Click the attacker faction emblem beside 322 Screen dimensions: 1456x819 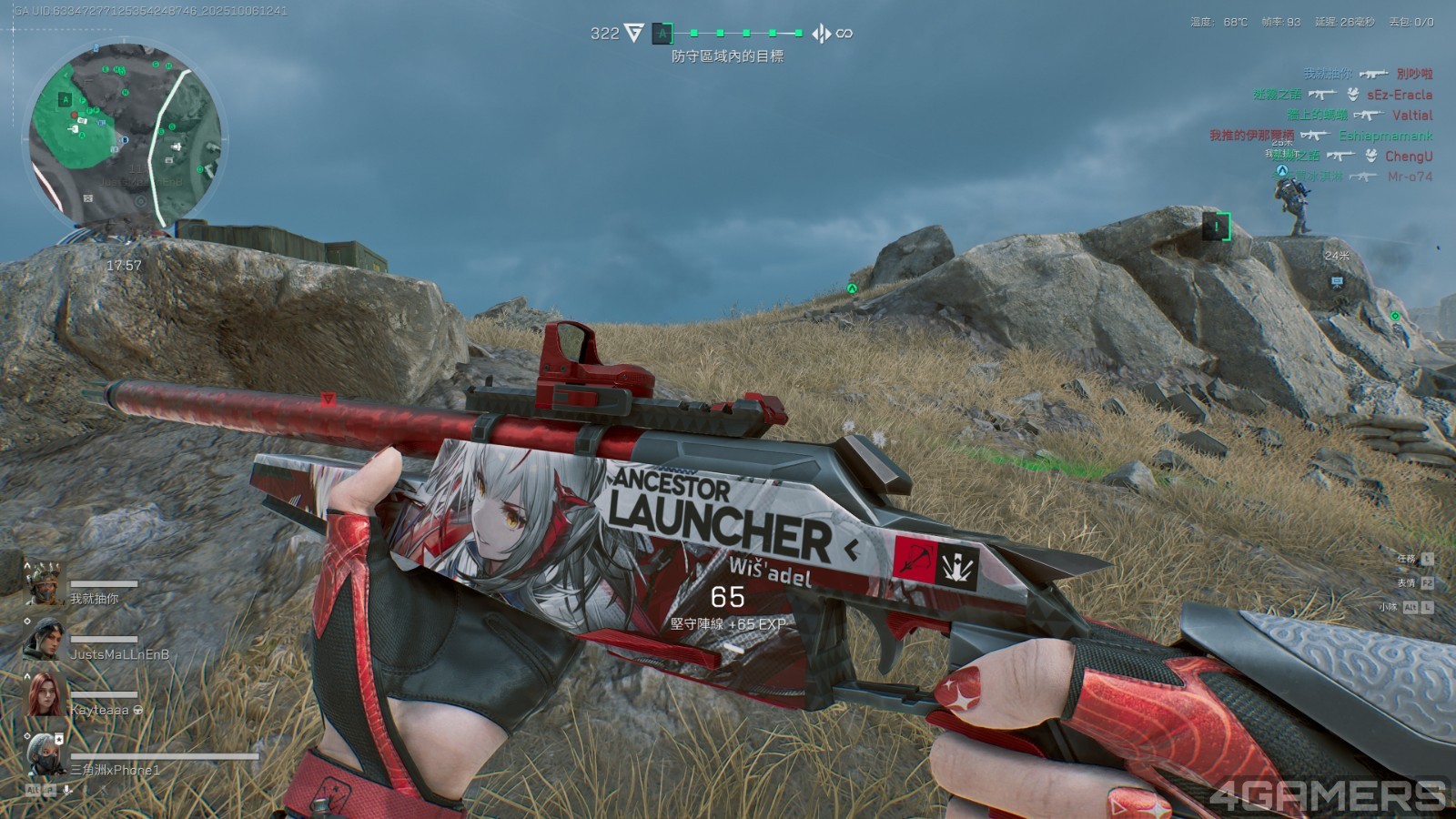633,34
